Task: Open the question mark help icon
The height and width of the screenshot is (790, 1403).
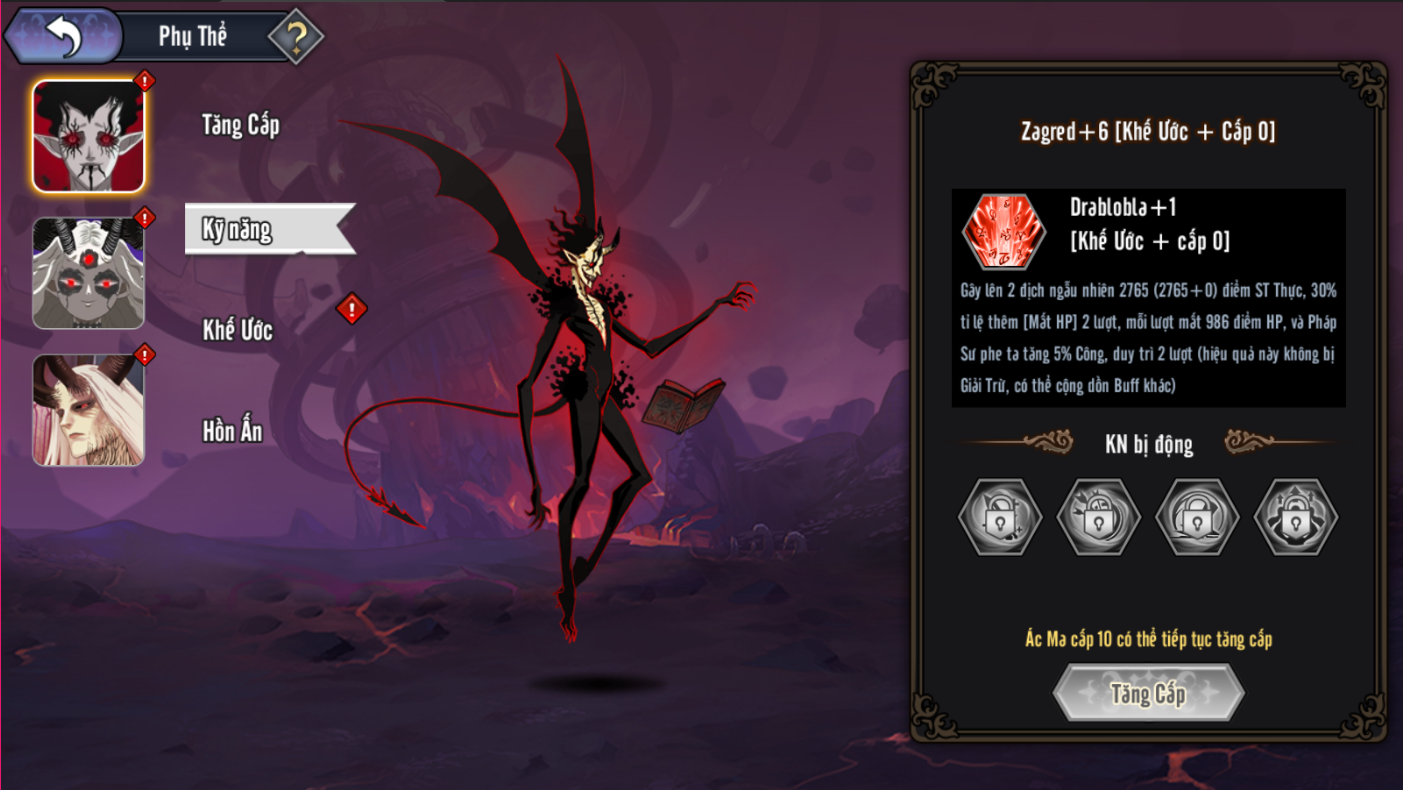Action: tap(296, 37)
